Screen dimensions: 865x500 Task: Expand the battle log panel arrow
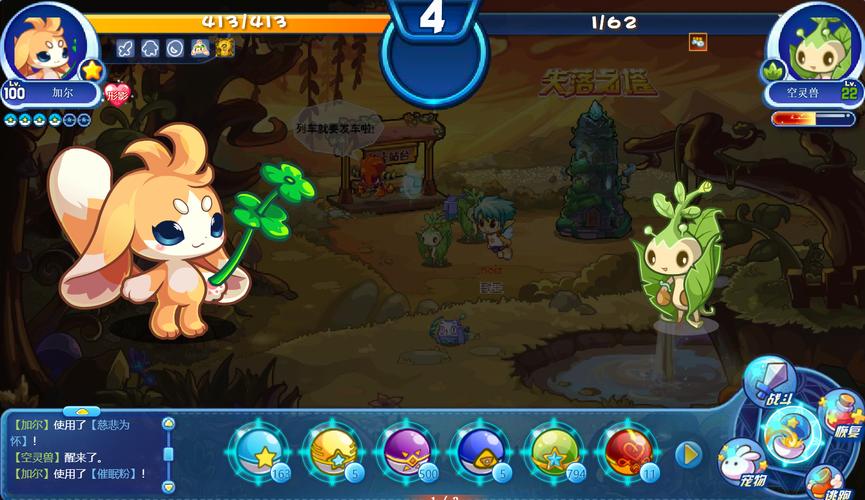[82, 410]
